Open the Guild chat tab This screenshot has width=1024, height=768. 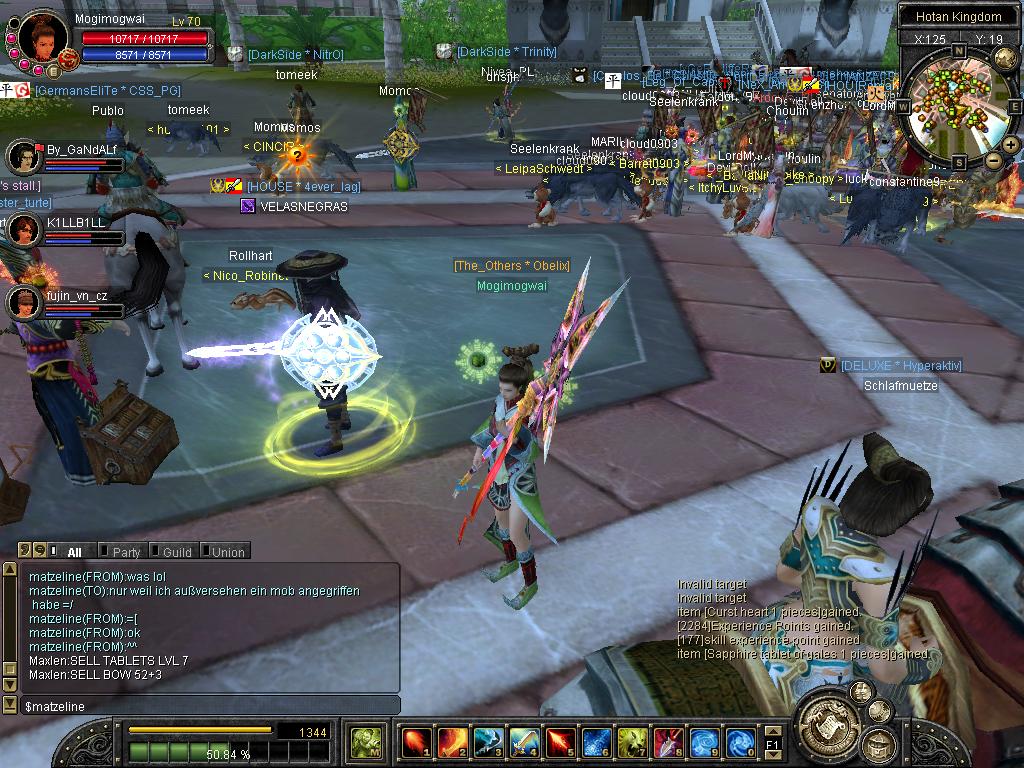172,551
